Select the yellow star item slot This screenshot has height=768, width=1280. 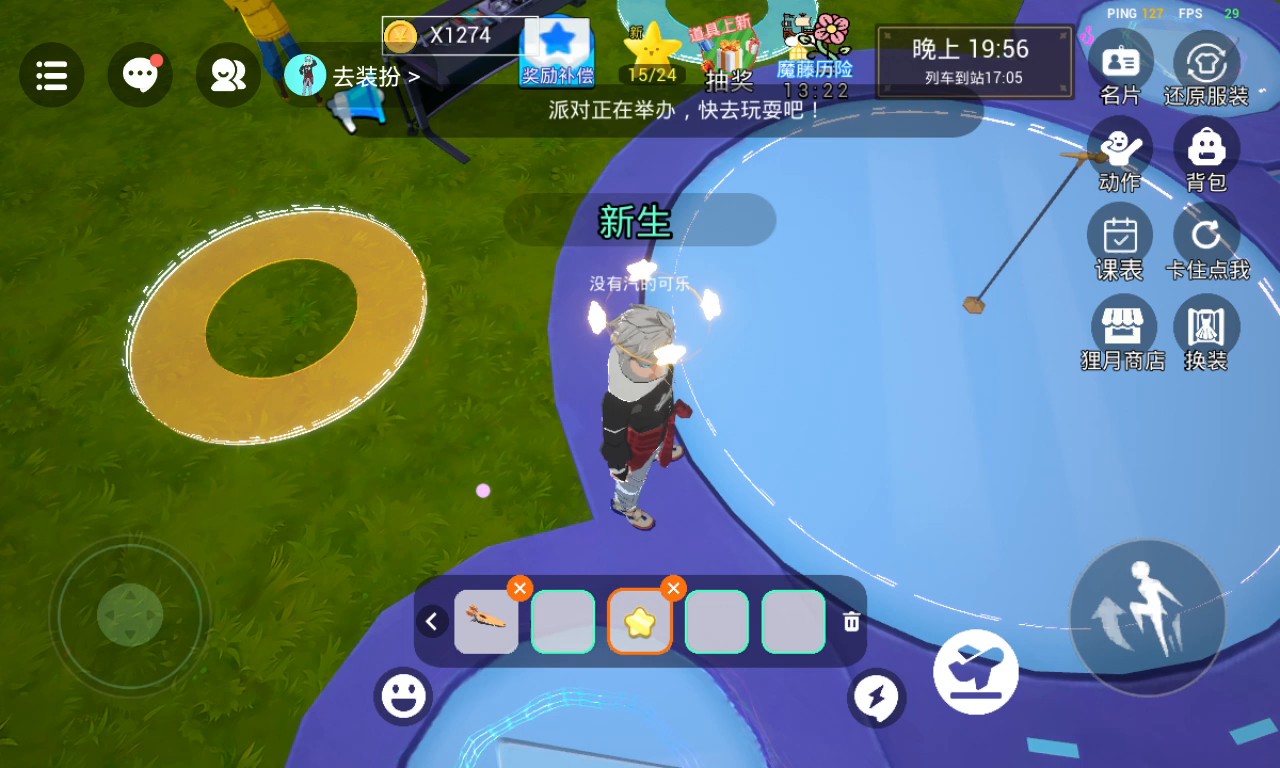tap(639, 622)
